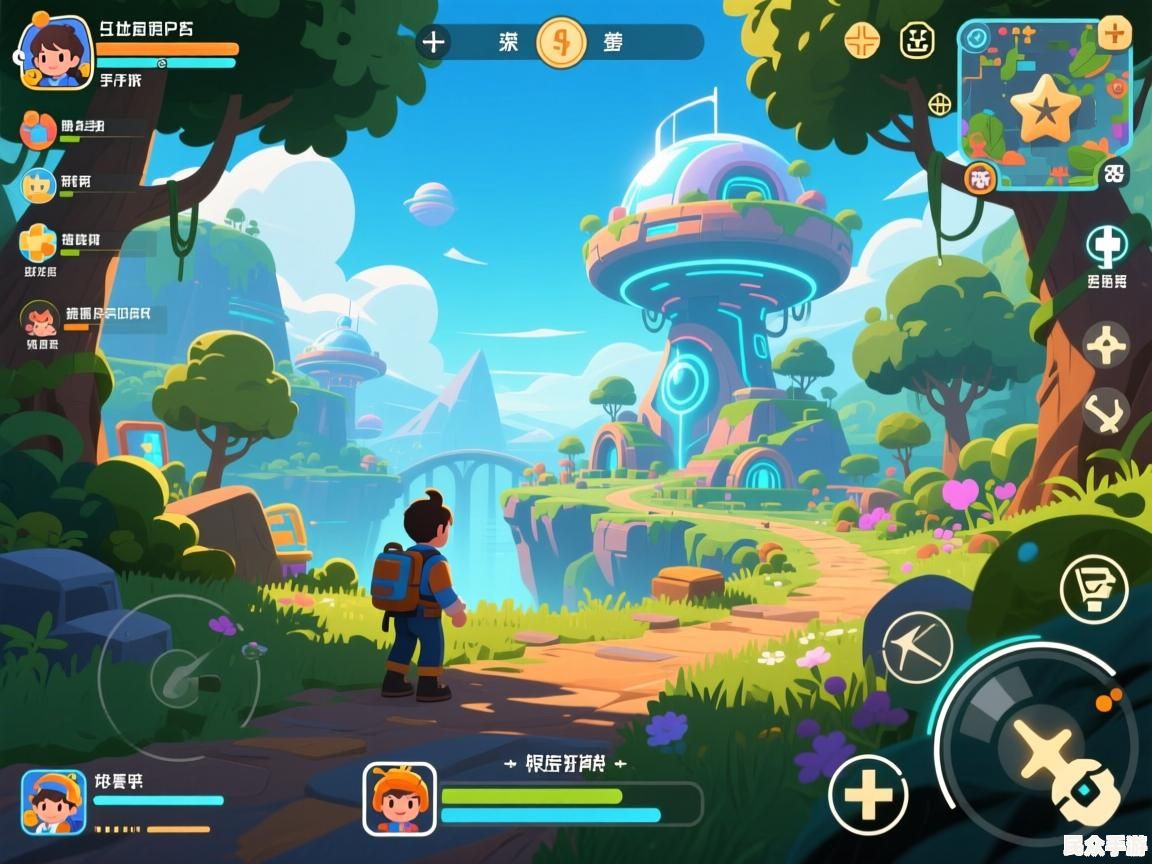Click the orange plus button on the minimap
Screen dimensions: 1152x864
tap(1114, 33)
